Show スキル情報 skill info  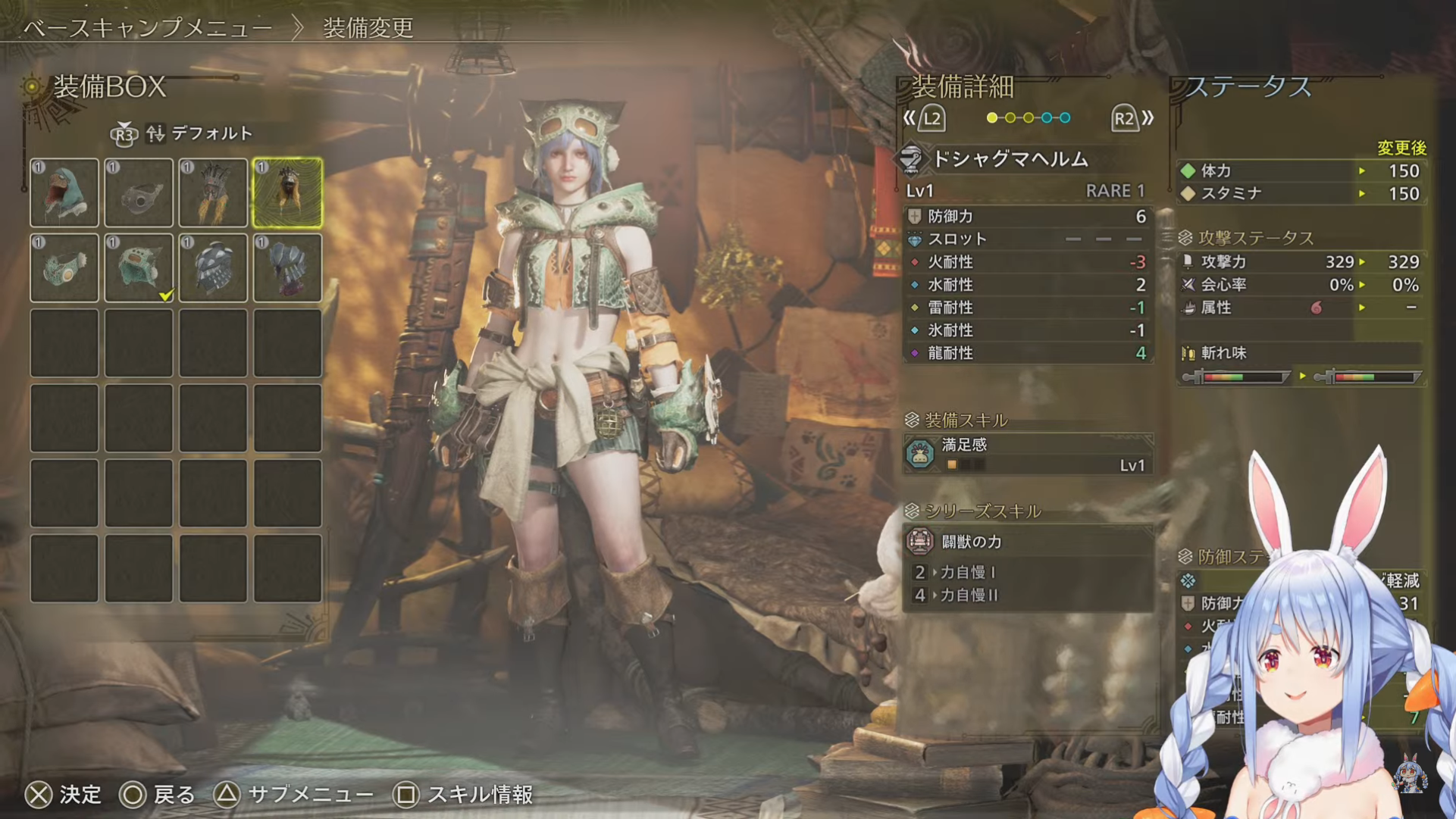pos(463,795)
